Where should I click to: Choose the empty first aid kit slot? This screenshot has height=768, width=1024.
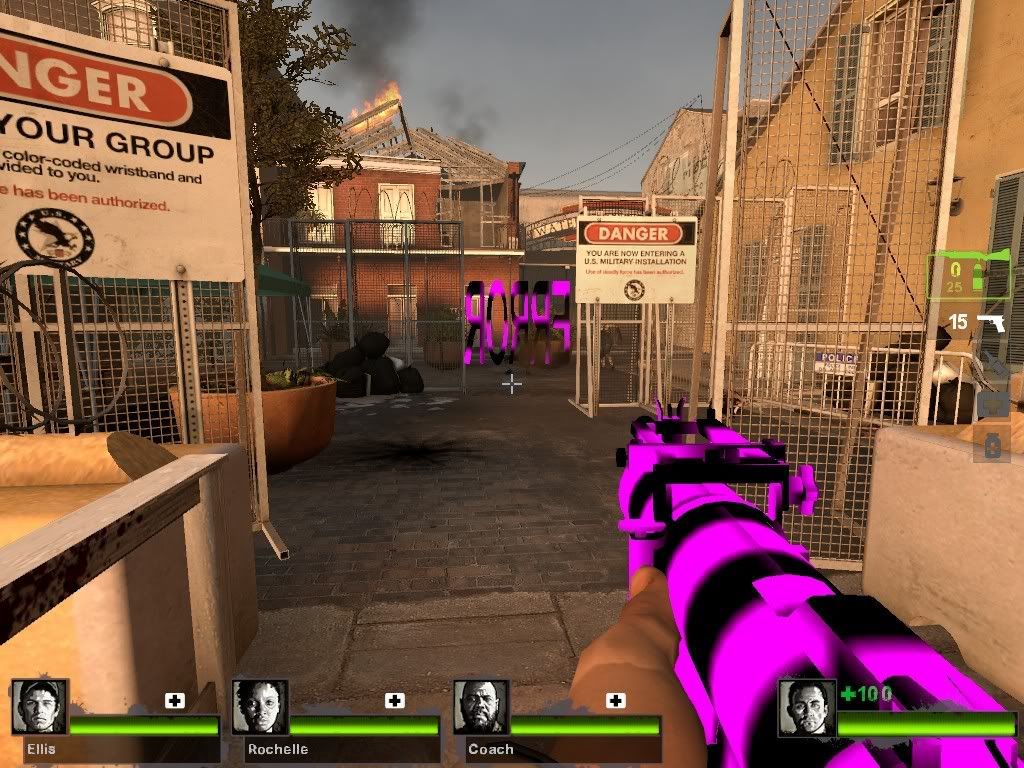[992, 405]
